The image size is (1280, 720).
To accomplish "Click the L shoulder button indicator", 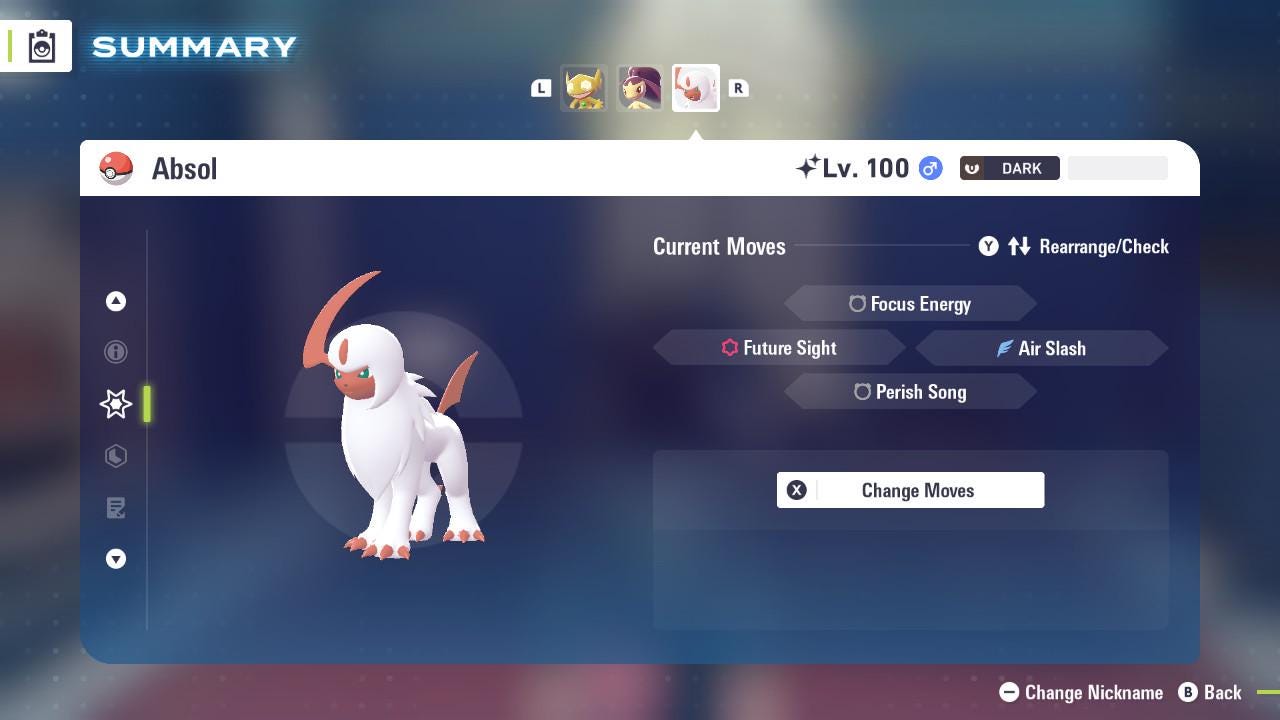I will (541, 88).
